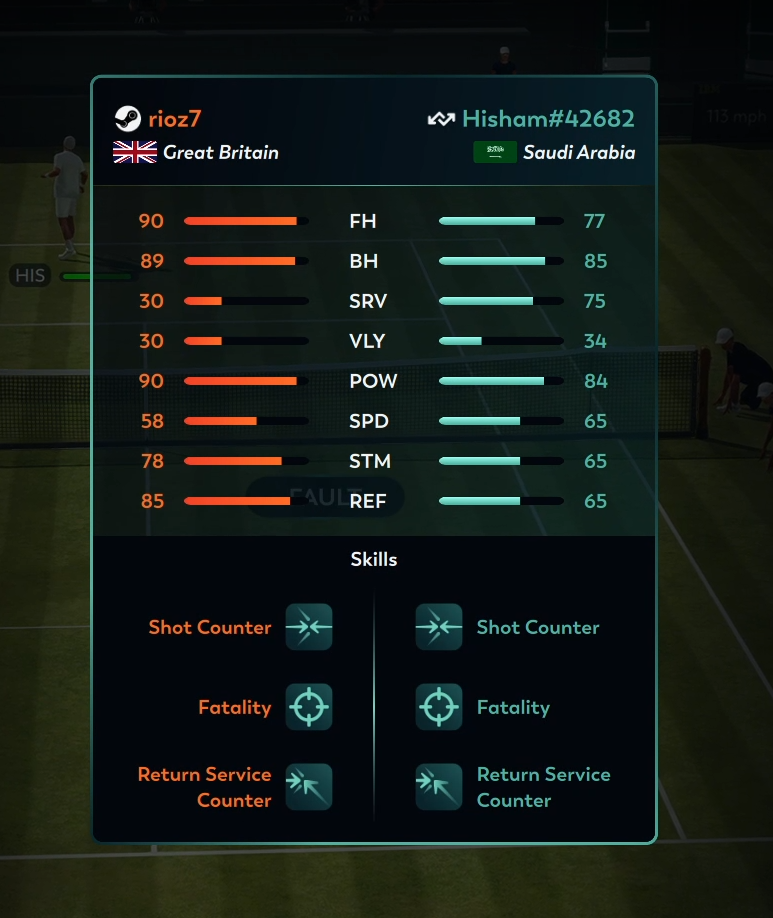Image resolution: width=773 pixels, height=918 pixels.
Task: Click the Hisham#42682 player name
Action: [x=547, y=119]
